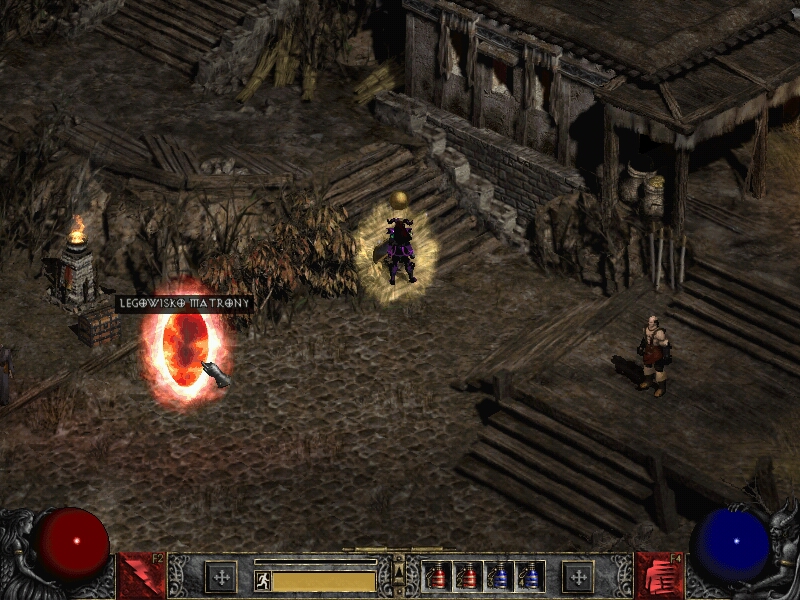Screen dimensions: 800x600
Task: Use the last blue mana potion in belt
Action: (531, 577)
